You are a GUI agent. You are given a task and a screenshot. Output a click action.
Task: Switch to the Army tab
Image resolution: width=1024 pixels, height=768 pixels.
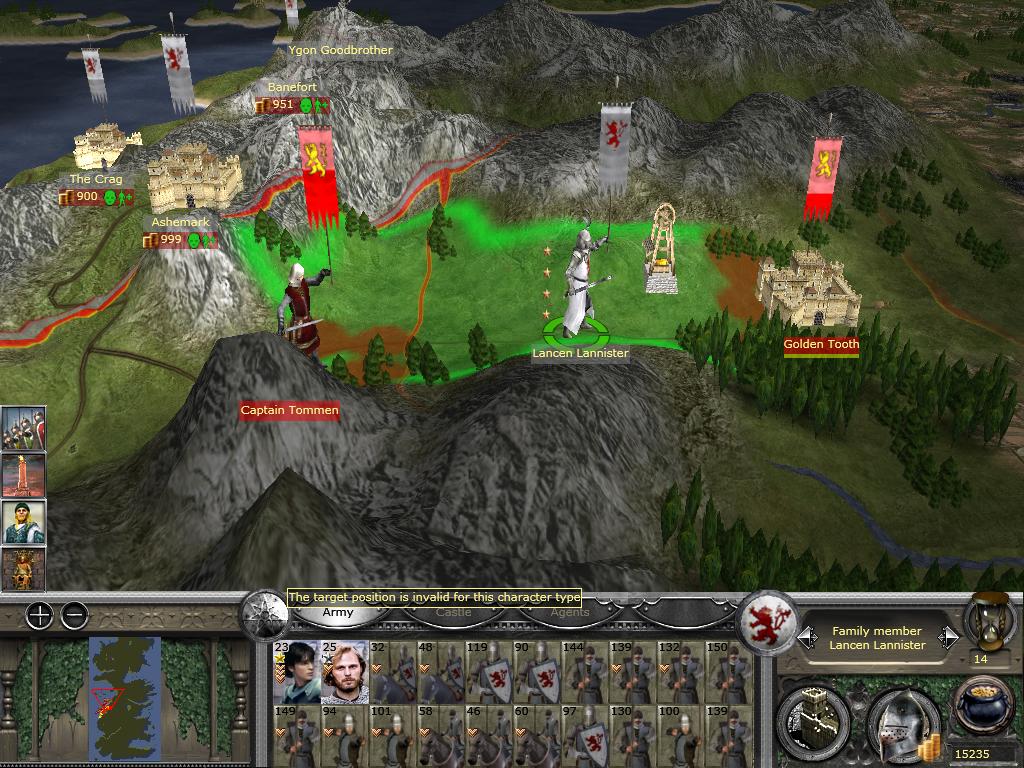pos(337,612)
